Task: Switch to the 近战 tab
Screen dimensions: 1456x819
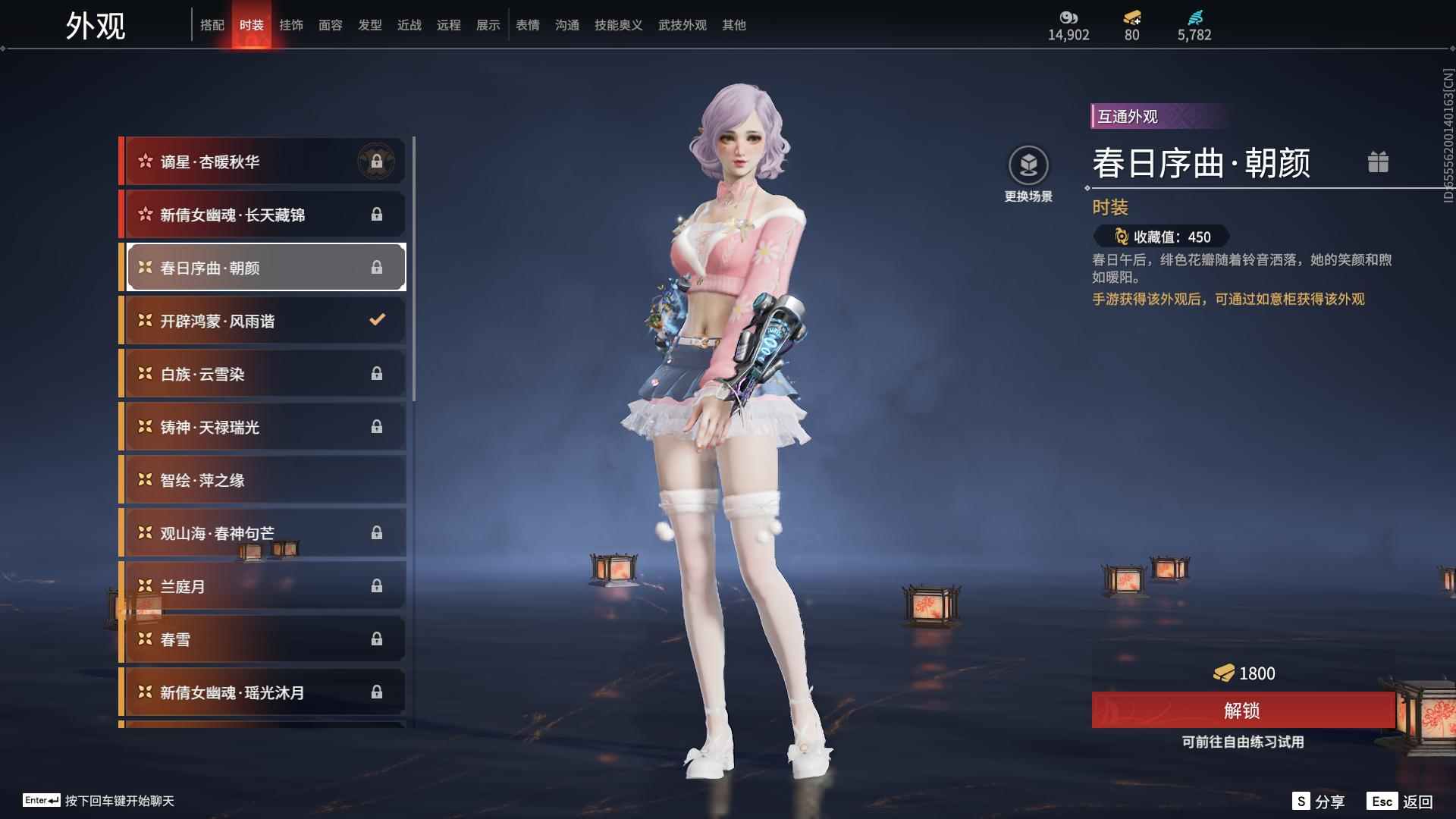Action: point(409,25)
